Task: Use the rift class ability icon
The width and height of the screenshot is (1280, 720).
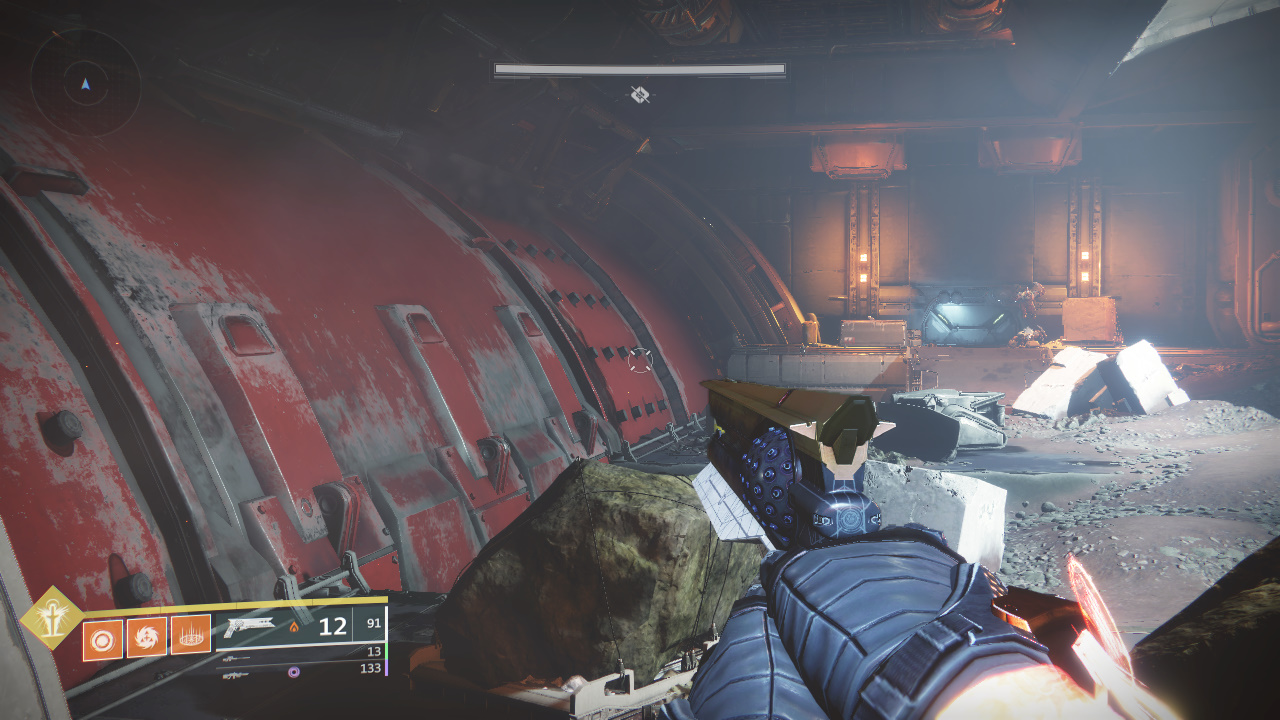Action: tap(190, 635)
